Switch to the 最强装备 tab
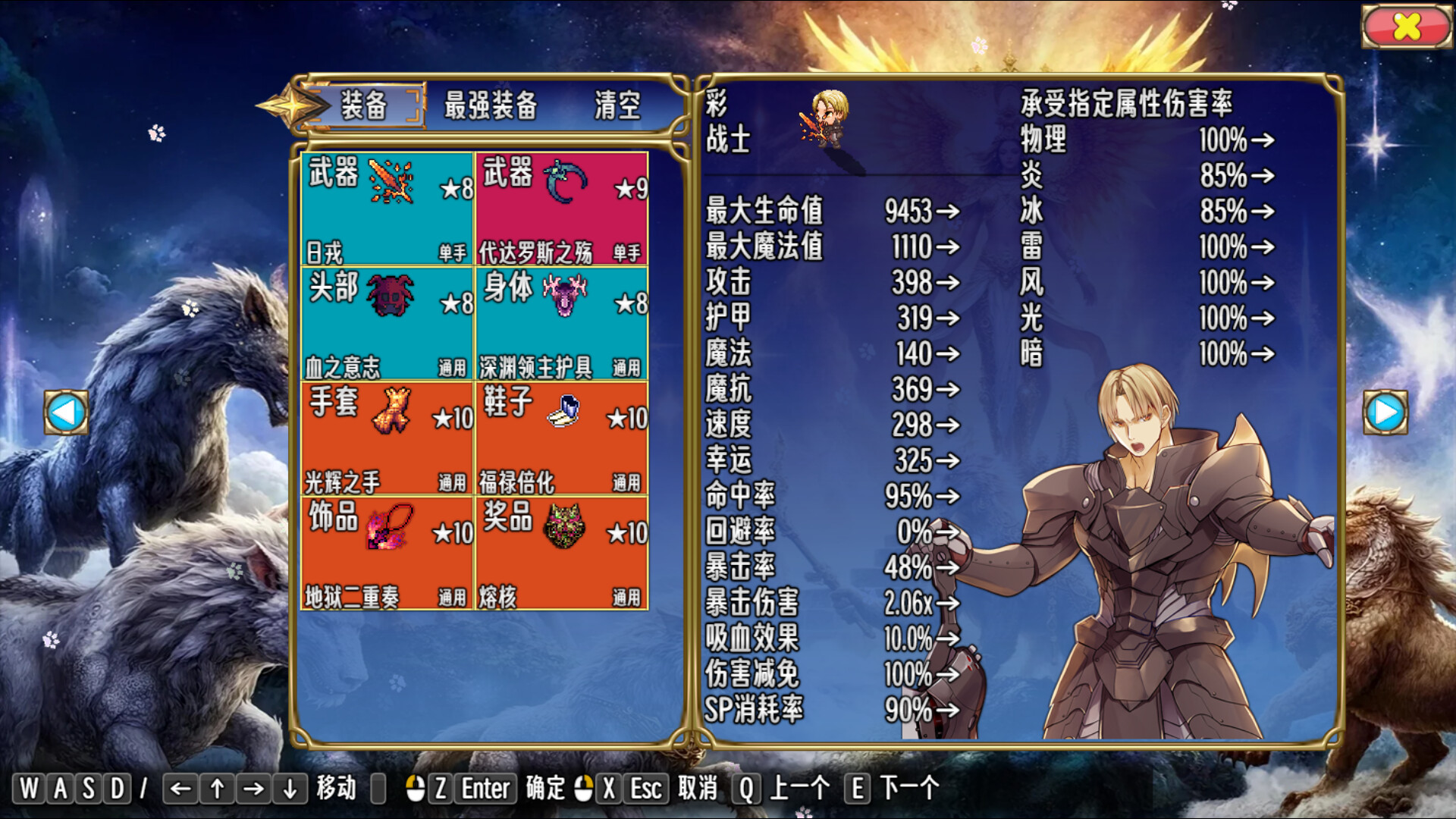Image resolution: width=1456 pixels, height=819 pixels. (490, 106)
